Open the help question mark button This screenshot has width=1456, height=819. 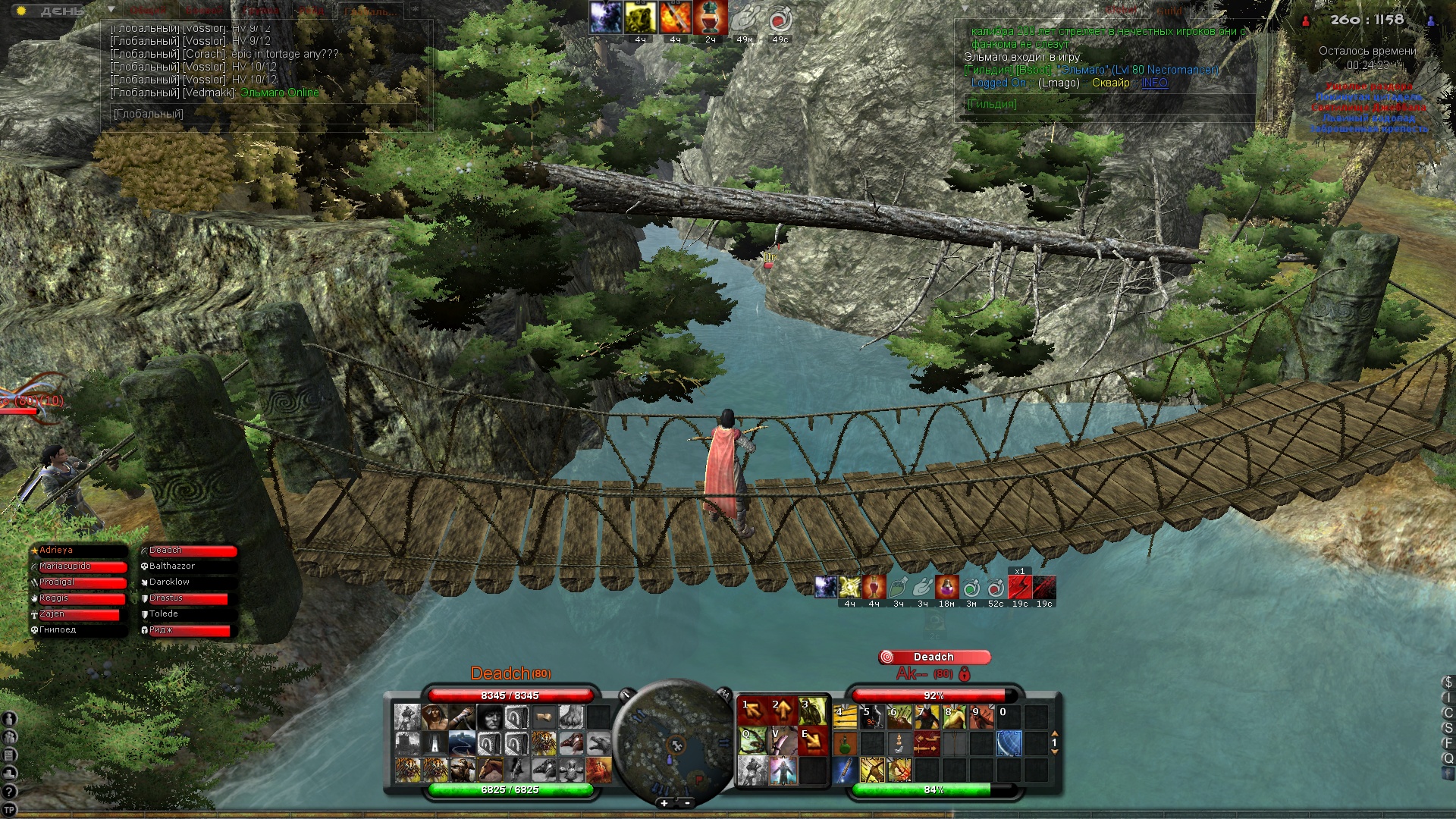pos(9,792)
